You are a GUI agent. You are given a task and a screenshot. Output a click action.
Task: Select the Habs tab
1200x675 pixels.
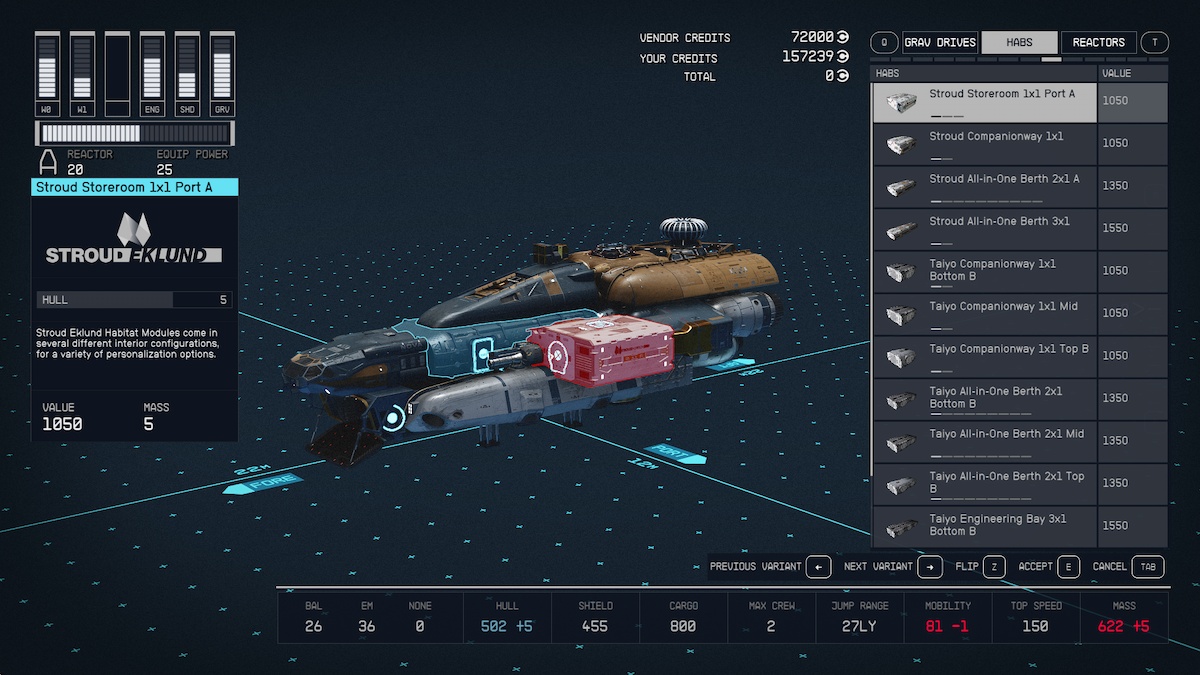click(1019, 42)
